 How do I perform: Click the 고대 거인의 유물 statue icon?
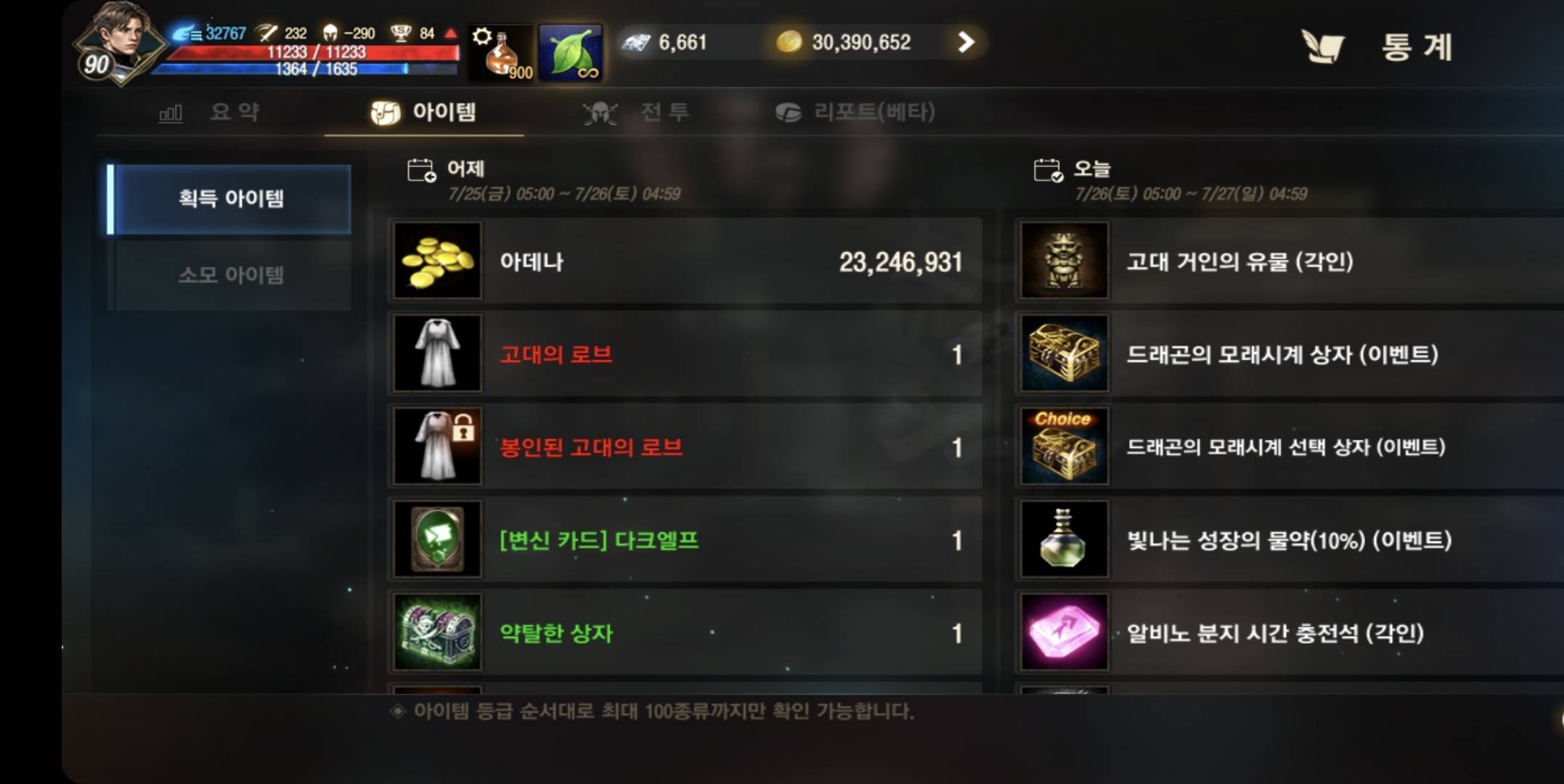point(1063,261)
